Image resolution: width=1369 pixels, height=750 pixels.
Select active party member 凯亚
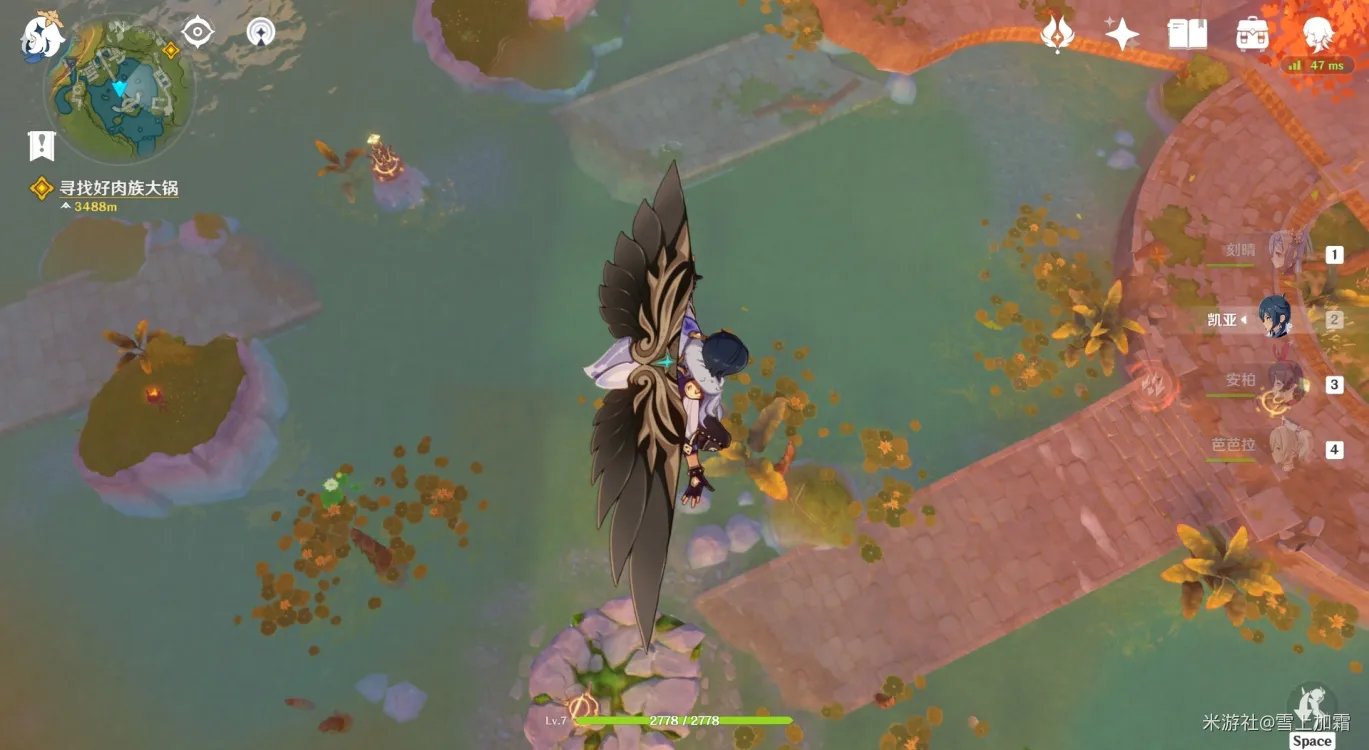(1275, 318)
